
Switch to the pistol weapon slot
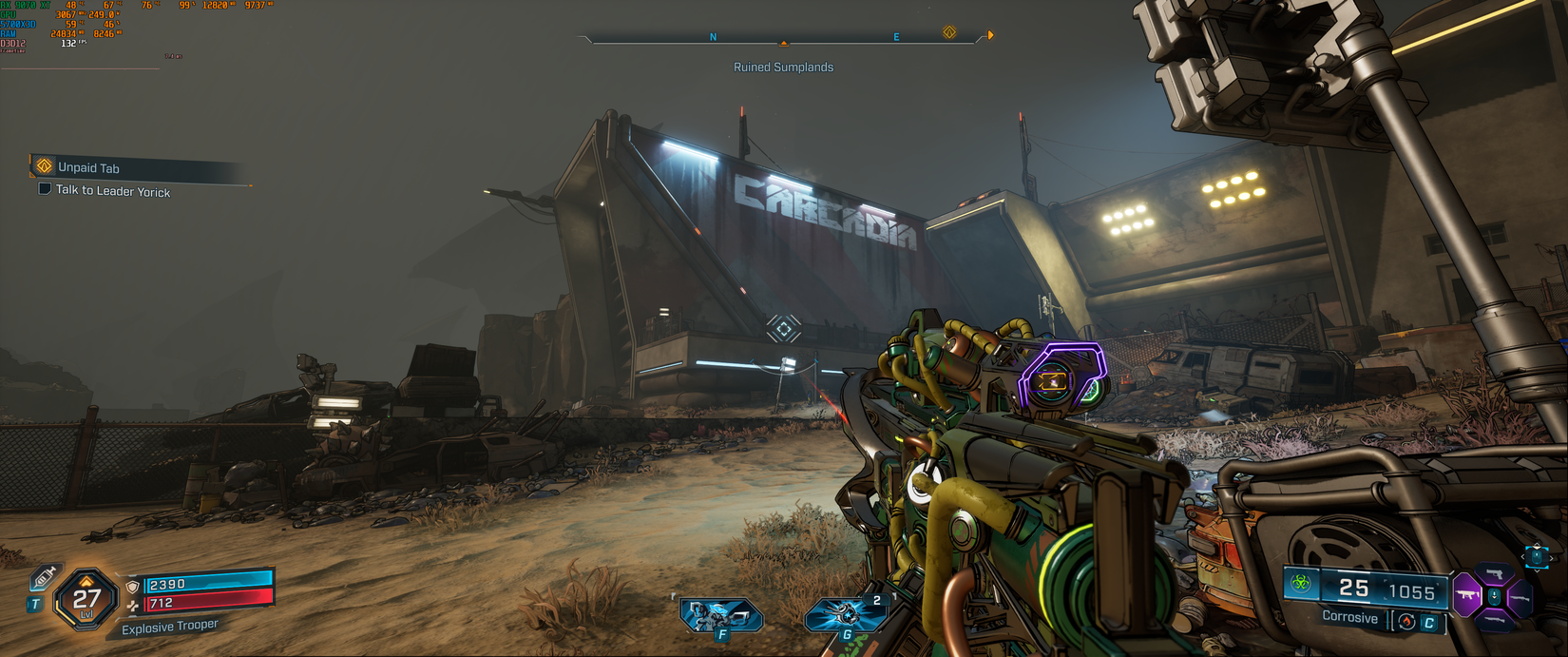click(1495, 574)
